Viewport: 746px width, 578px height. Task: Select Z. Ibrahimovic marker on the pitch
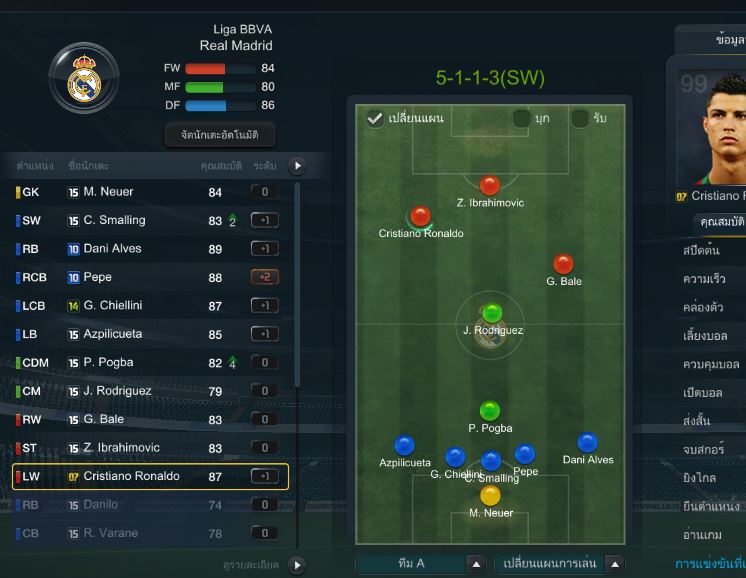point(489,185)
